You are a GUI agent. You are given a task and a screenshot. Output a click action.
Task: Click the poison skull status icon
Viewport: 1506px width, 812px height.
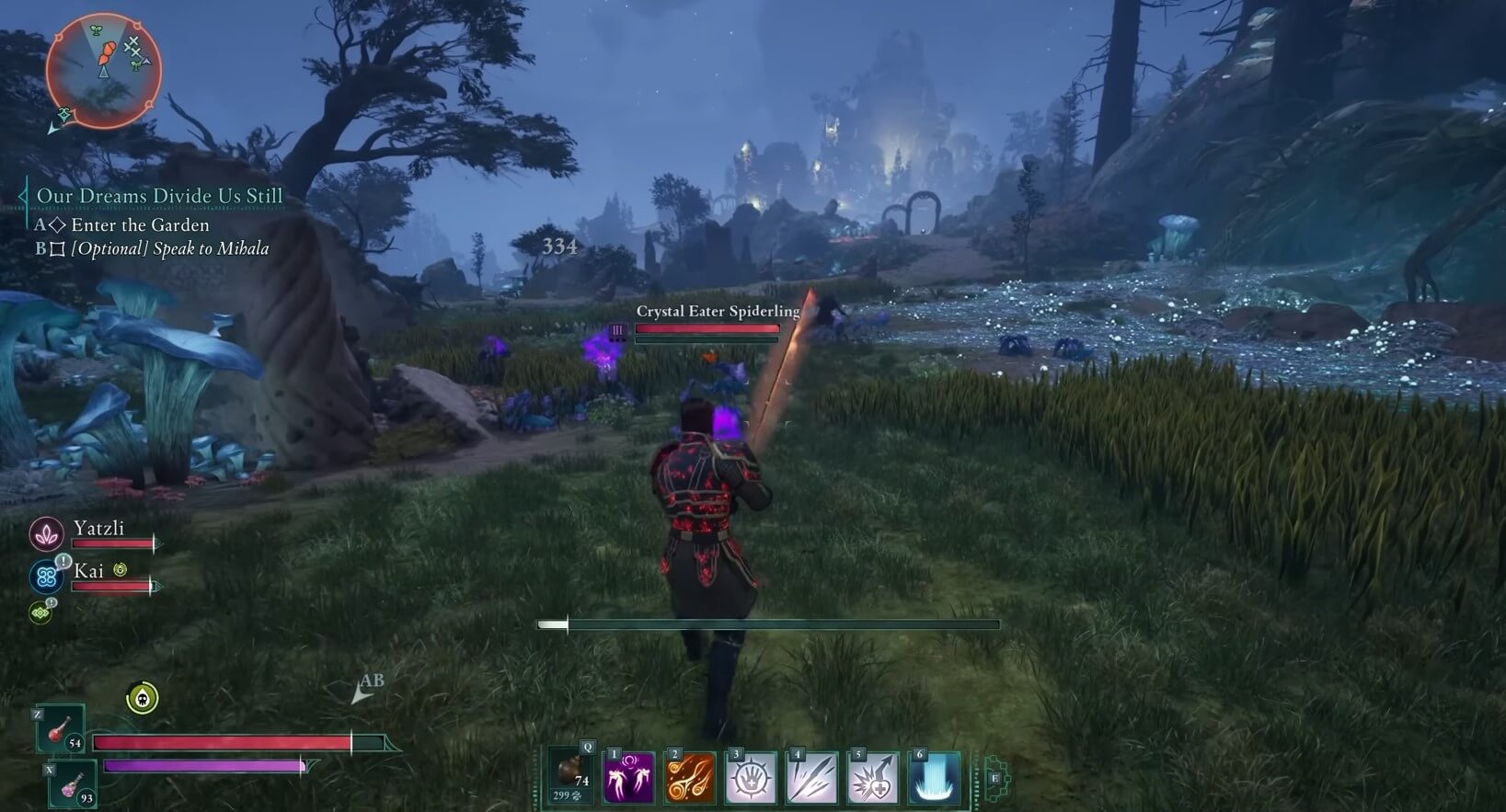point(142,699)
